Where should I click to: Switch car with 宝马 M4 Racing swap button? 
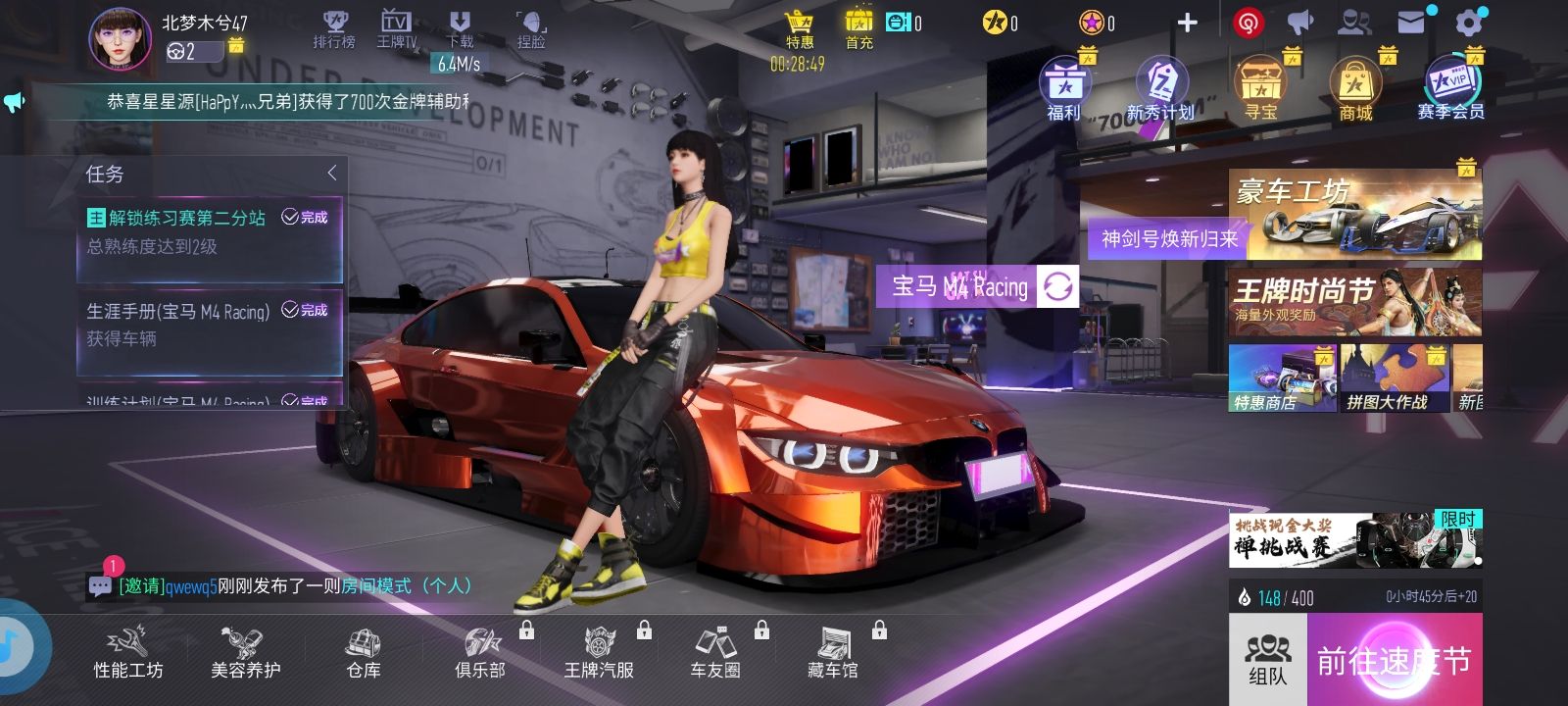1057,286
